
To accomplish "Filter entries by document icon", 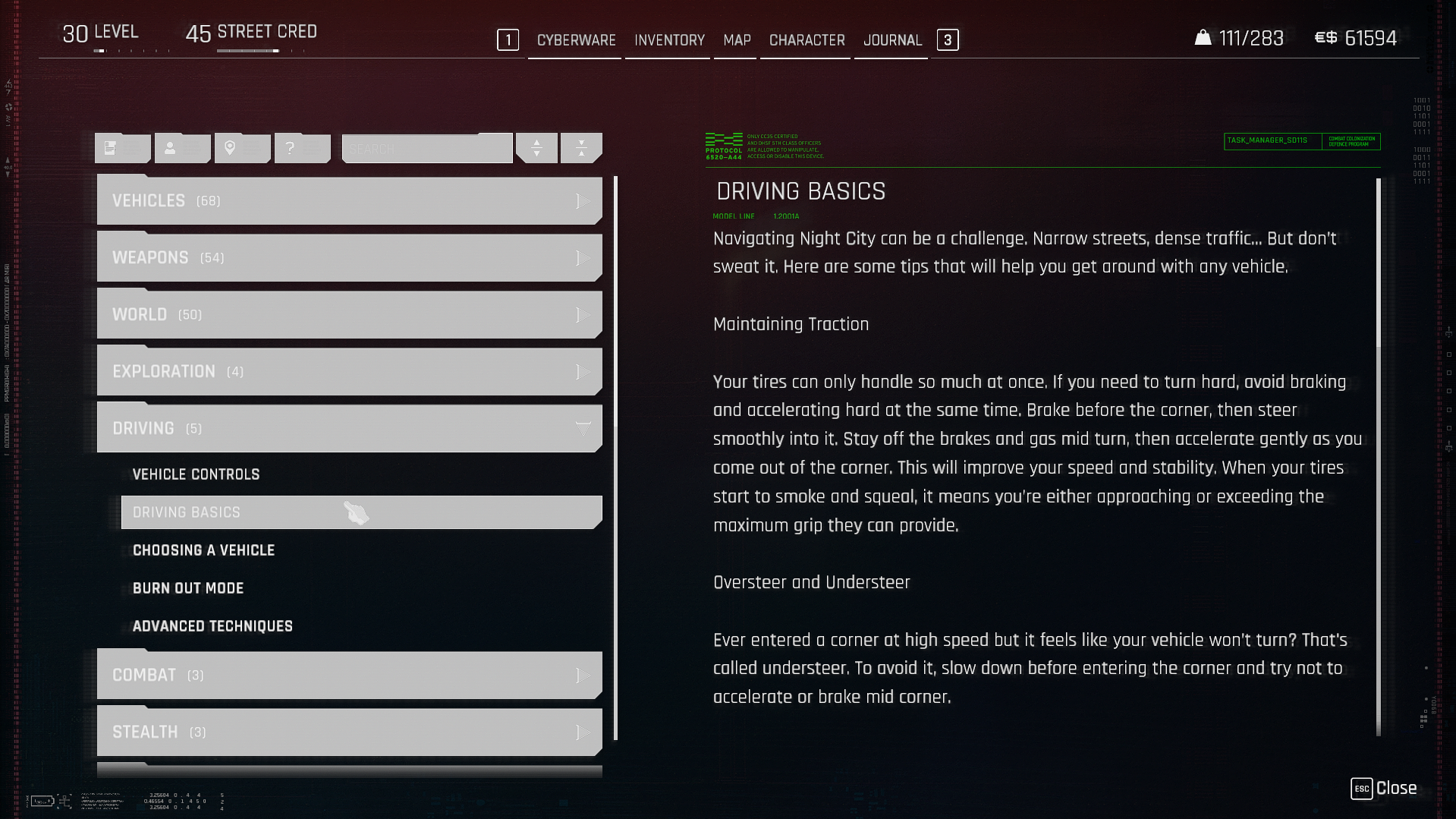I will [122, 148].
